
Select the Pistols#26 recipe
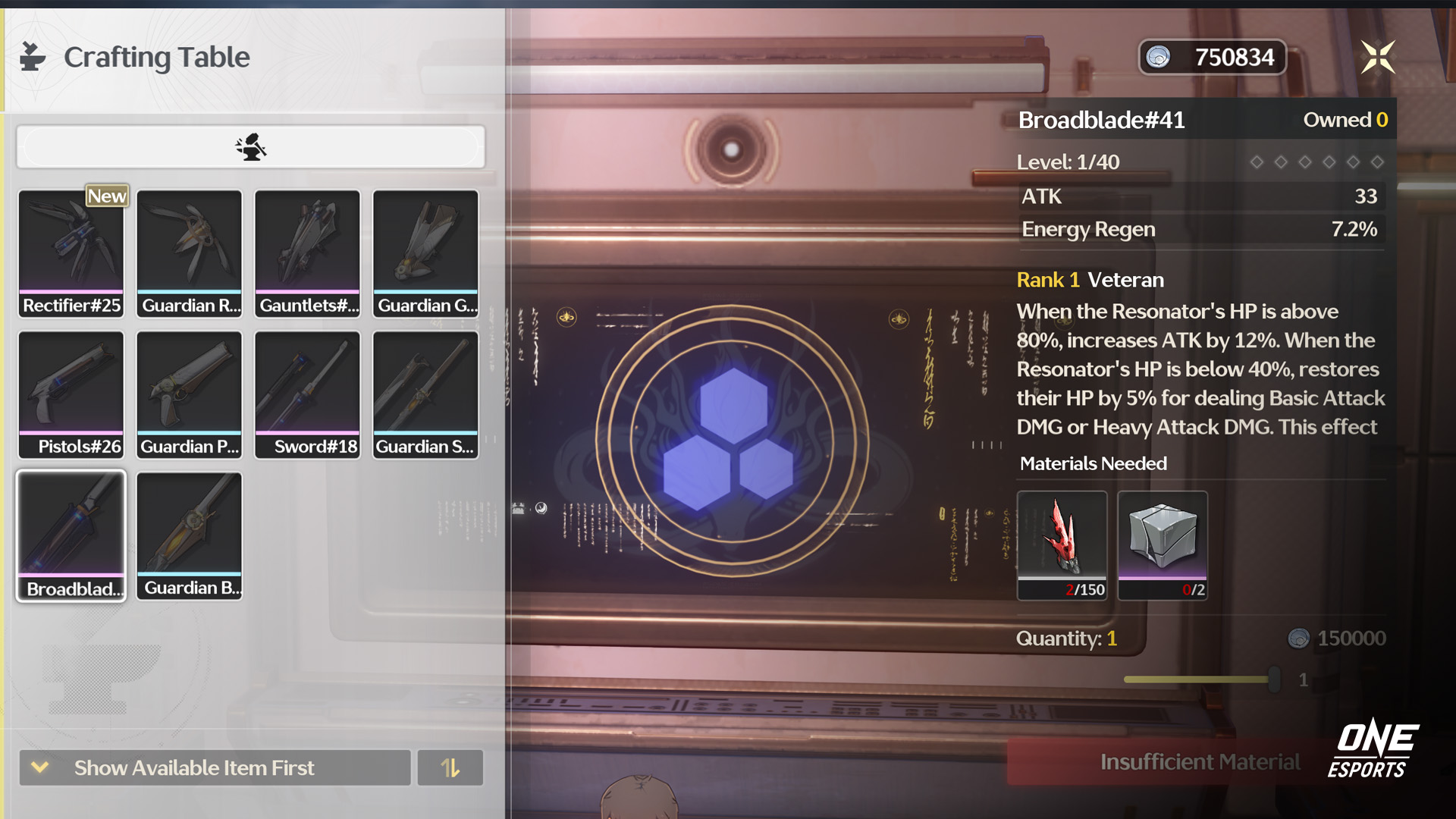click(71, 394)
